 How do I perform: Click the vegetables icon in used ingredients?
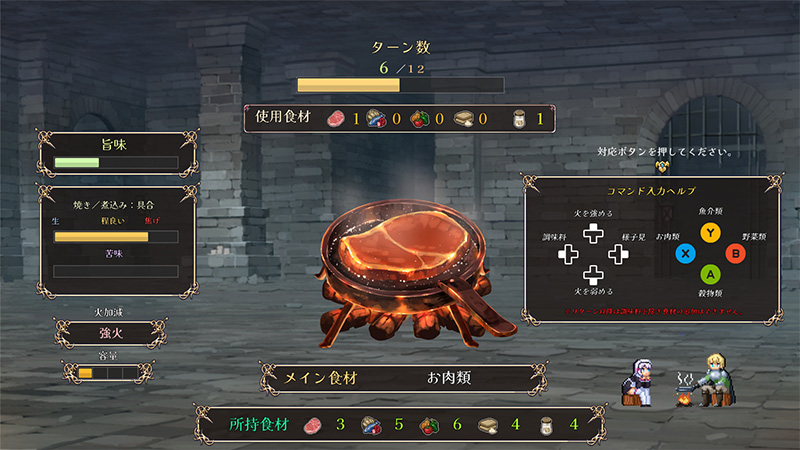click(420, 118)
